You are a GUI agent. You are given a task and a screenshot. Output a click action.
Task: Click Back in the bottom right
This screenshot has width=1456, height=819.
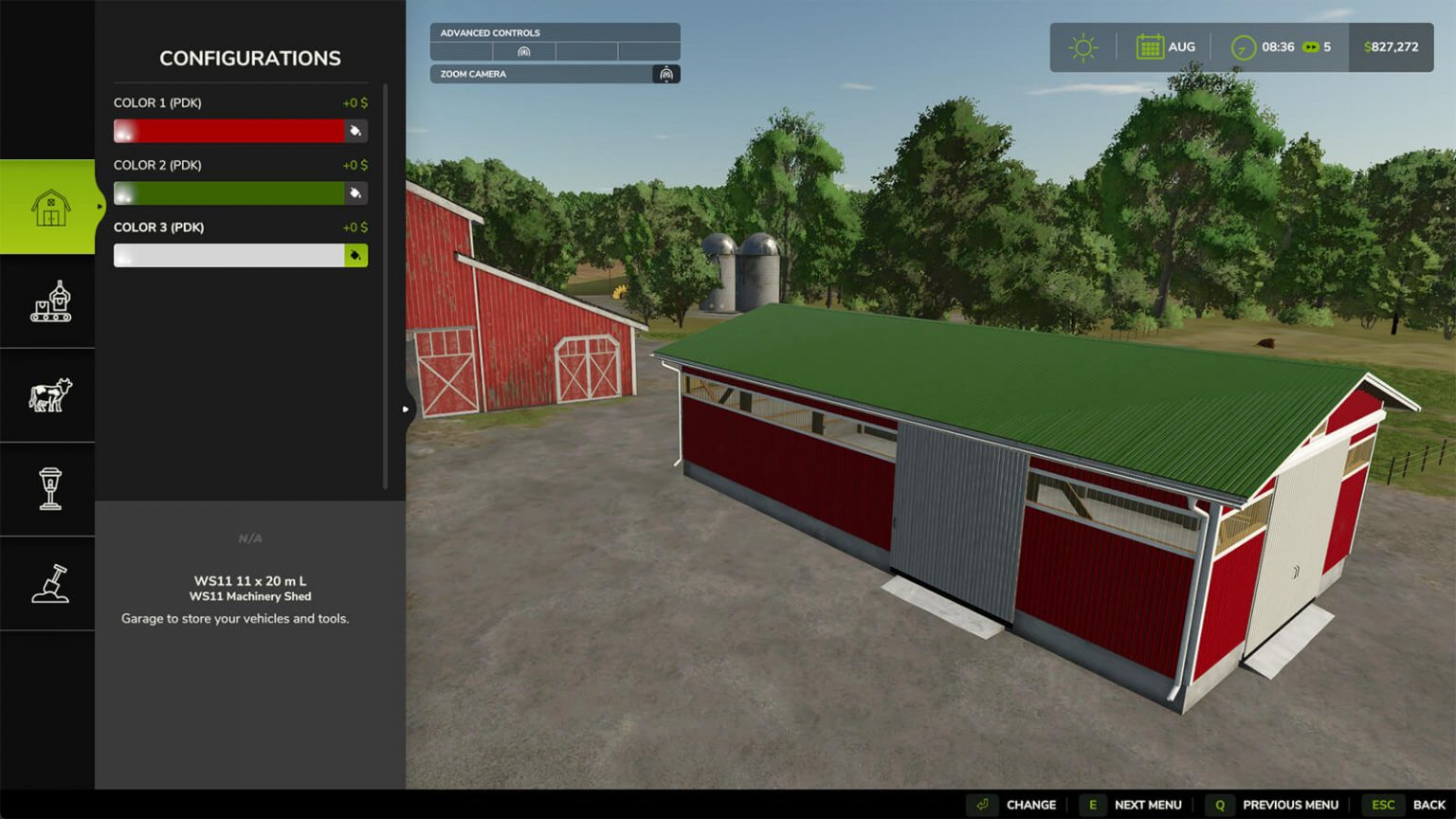[x=1428, y=804]
